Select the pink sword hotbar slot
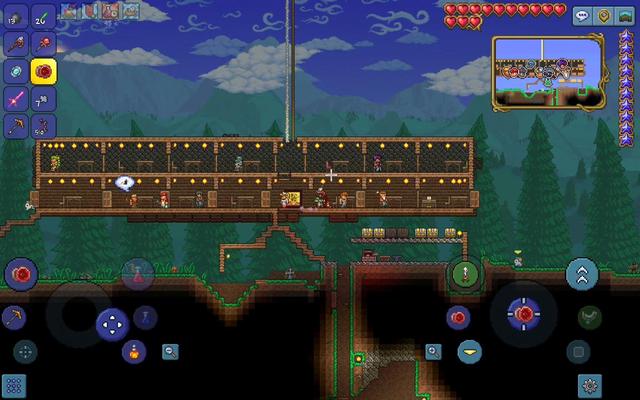Image resolution: width=640 pixels, height=400 pixels. pyautogui.click(x=16, y=99)
